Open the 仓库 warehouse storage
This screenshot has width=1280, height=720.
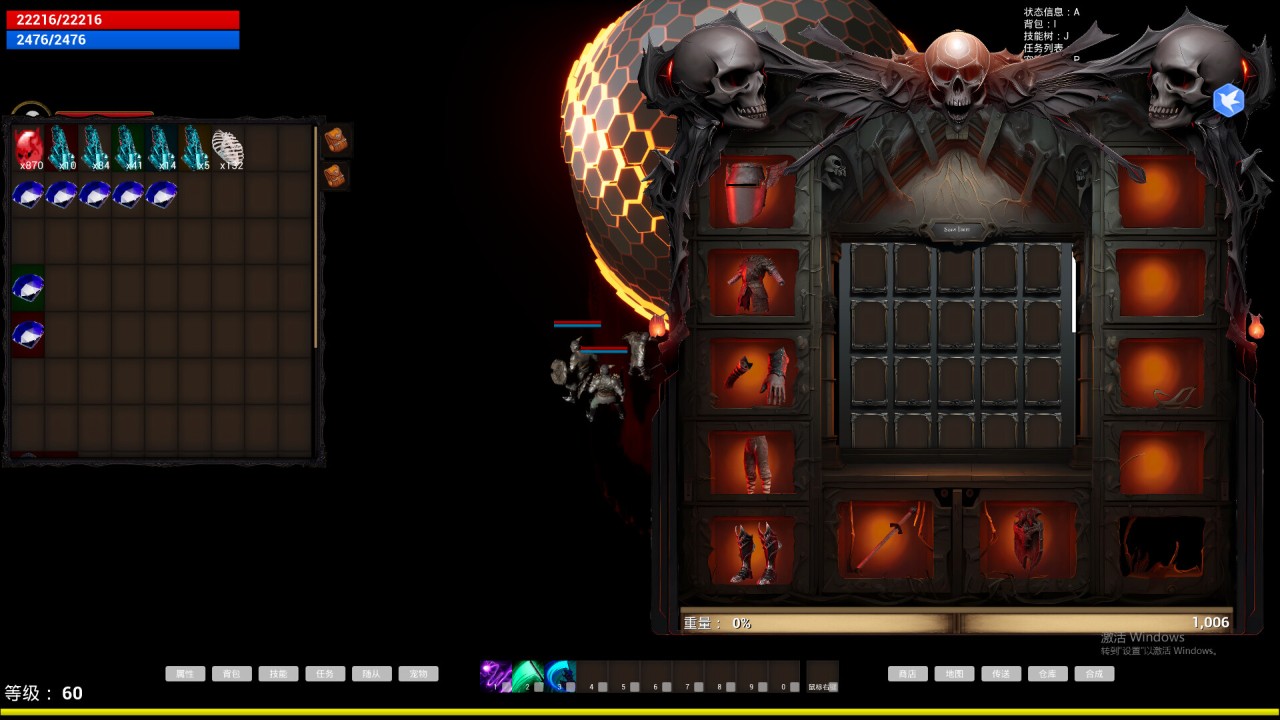point(1047,674)
